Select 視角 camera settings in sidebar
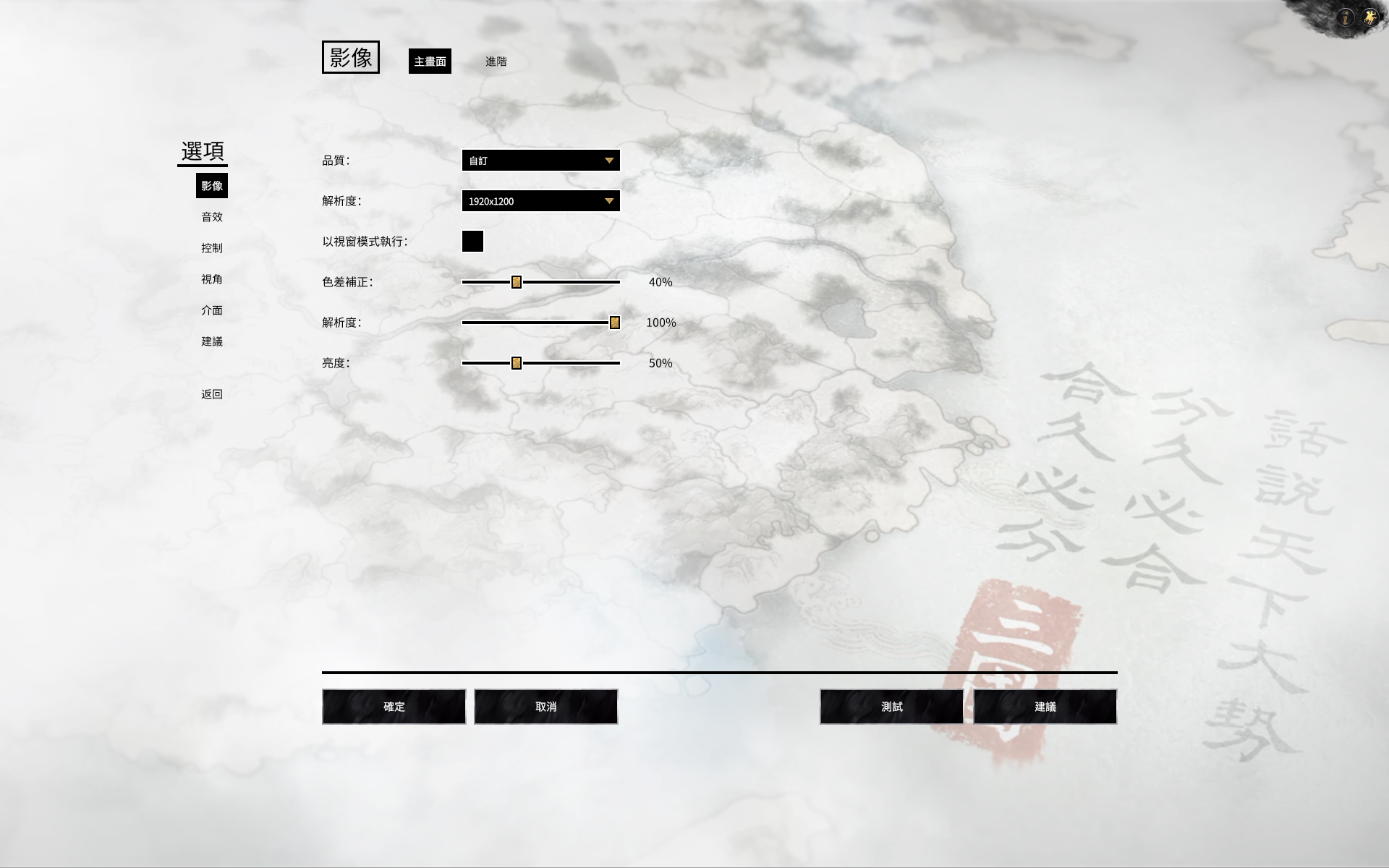Image resolution: width=1389 pixels, height=868 pixels. 212,279
